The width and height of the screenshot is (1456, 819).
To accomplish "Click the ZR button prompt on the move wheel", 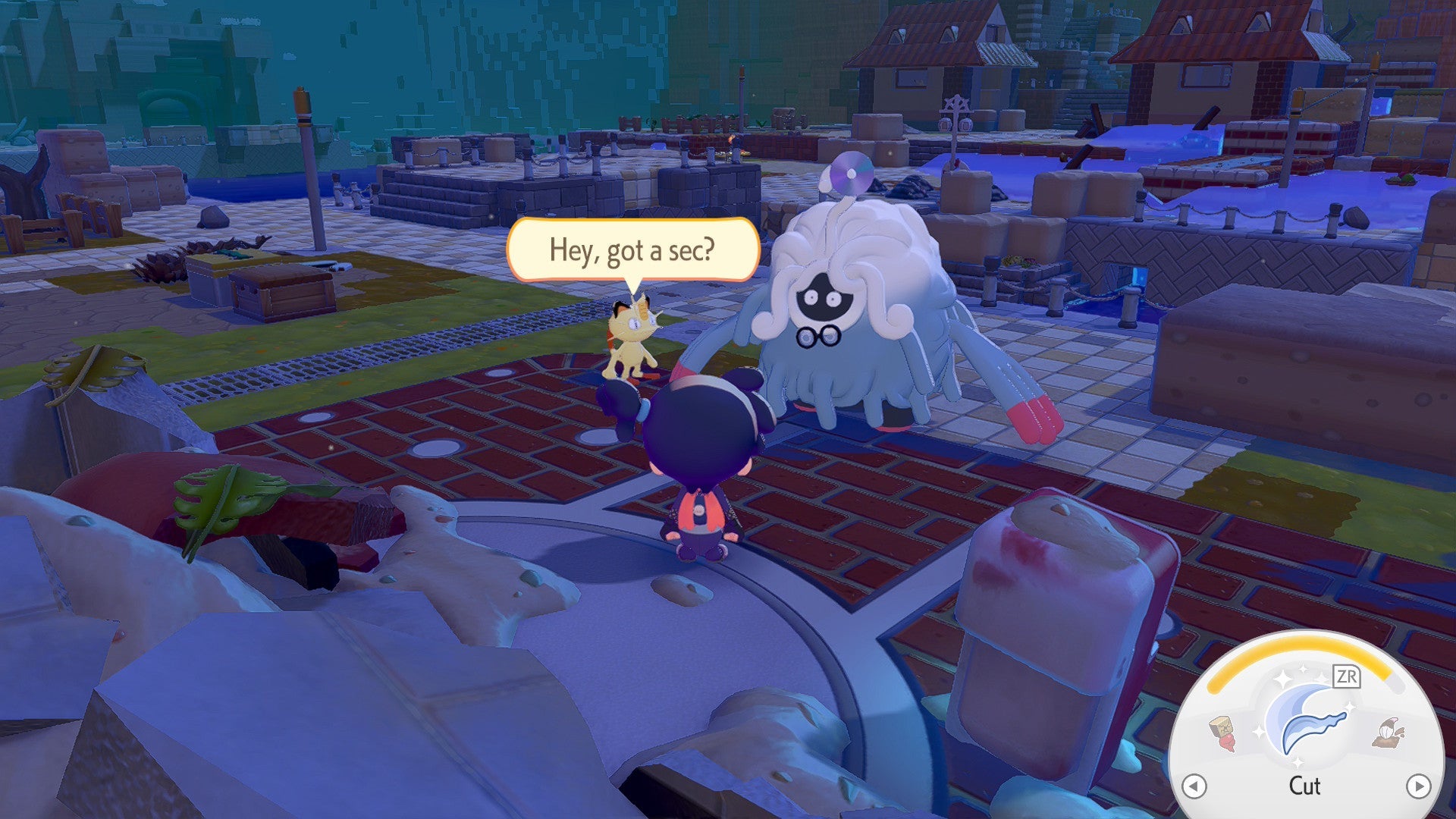I will click(x=1346, y=678).
